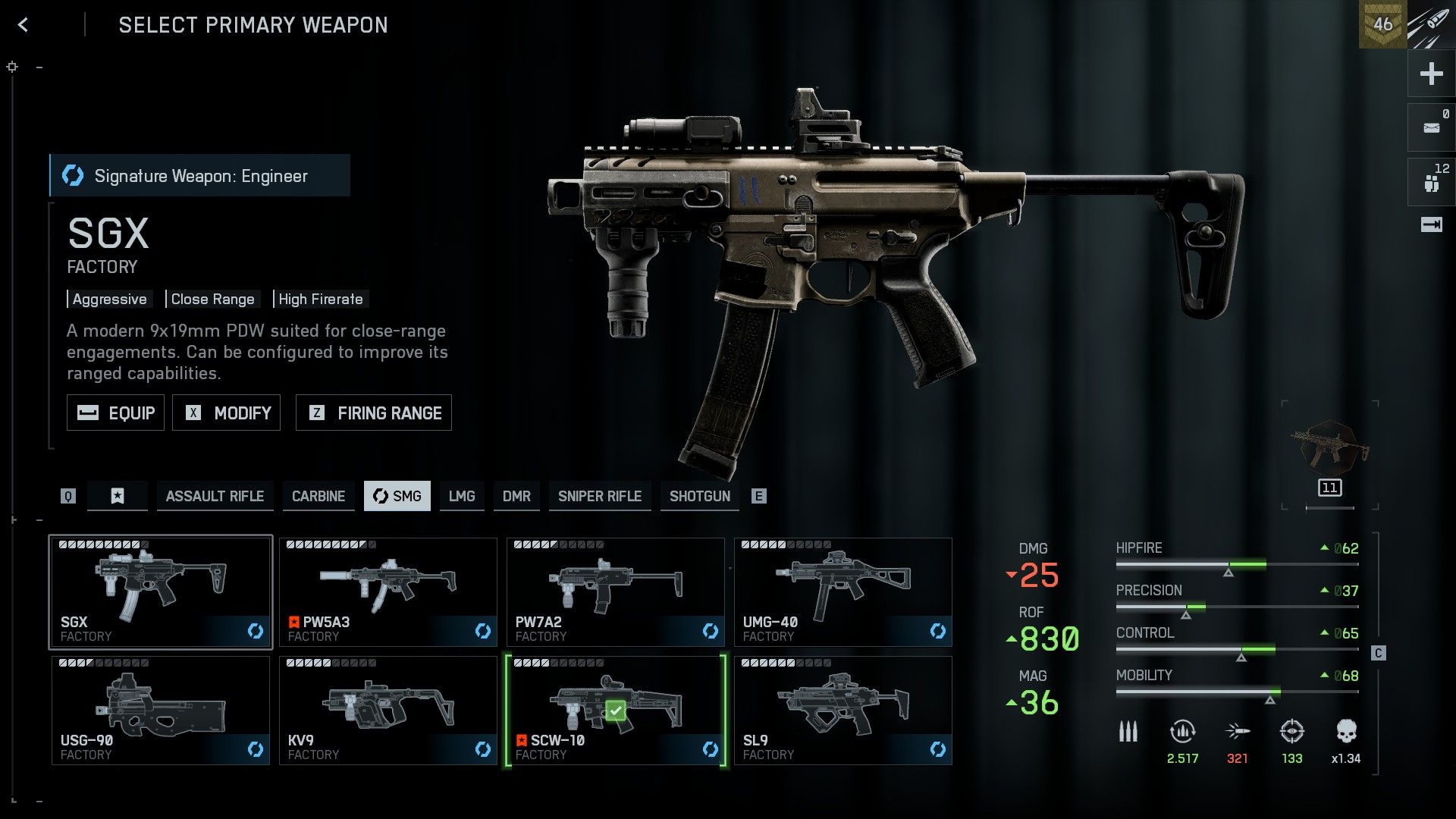Equip the SGX weapon
This screenshot has height=819, width=1456.
(115, 413)
